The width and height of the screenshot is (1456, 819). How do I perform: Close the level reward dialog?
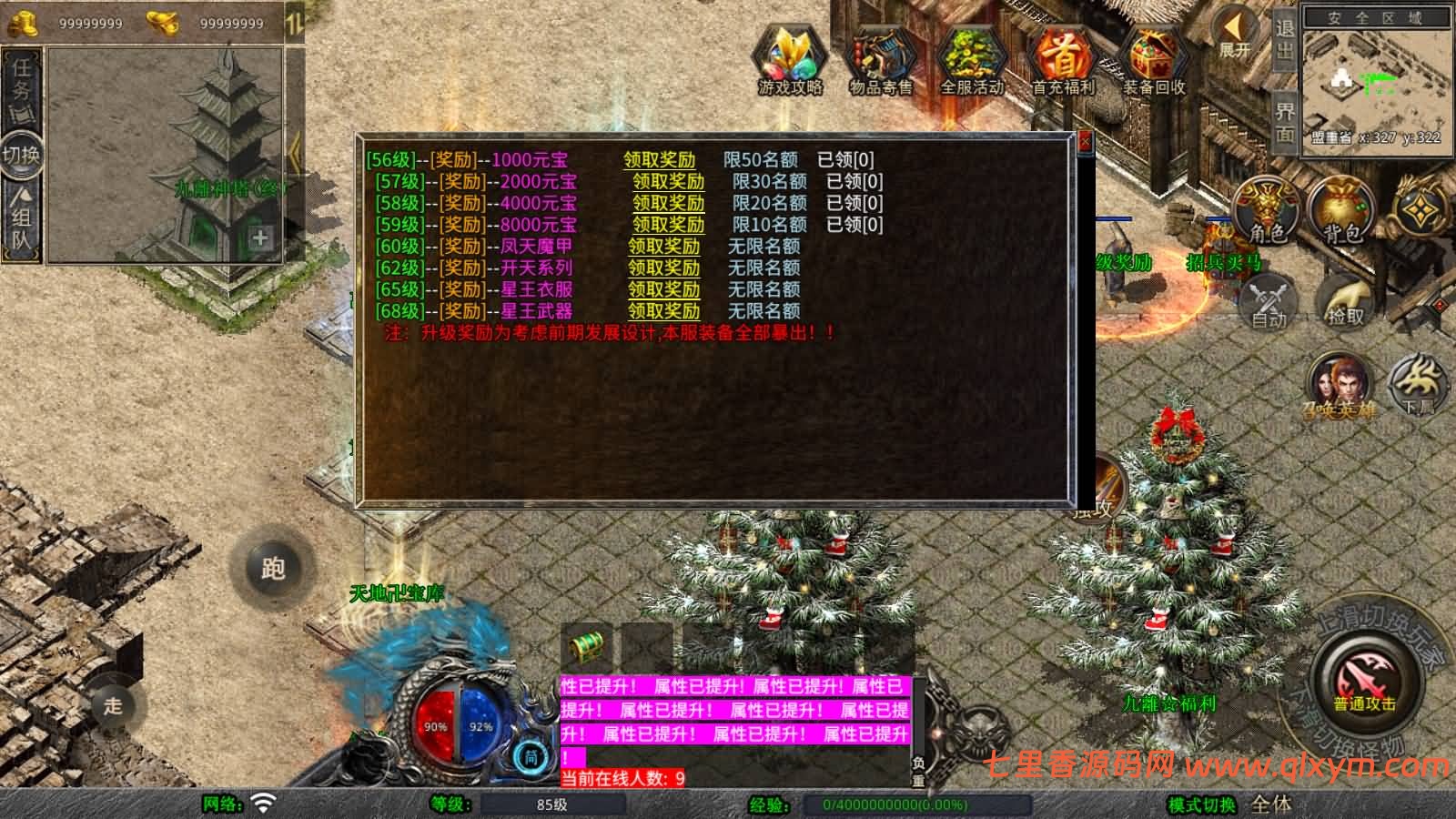1084,144
